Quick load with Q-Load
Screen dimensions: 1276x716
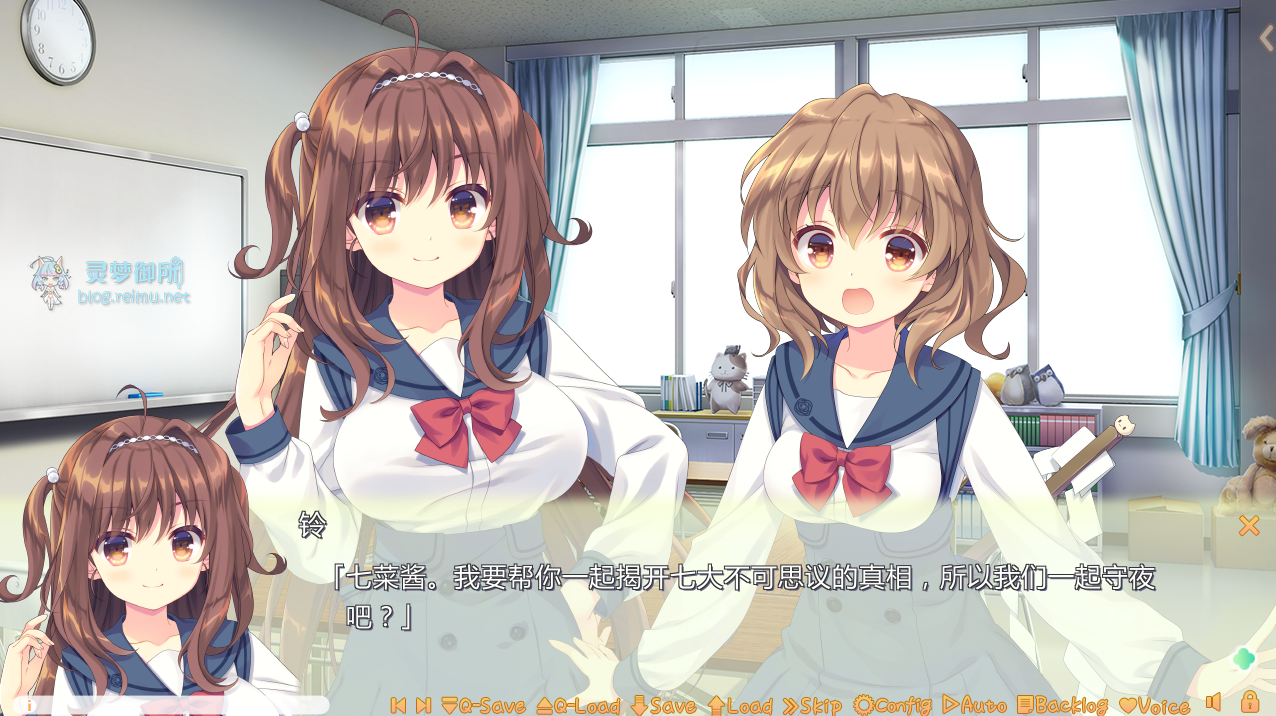click(578, 705)
